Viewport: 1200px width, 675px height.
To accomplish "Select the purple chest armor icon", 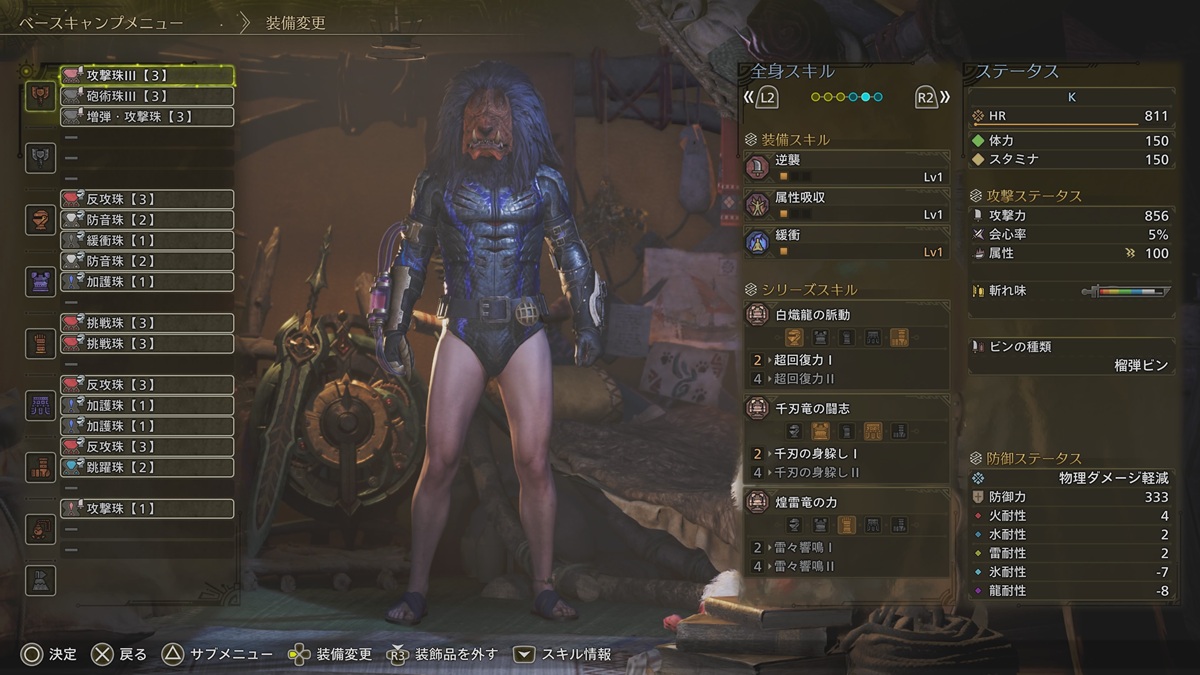I will pos(41,281).
